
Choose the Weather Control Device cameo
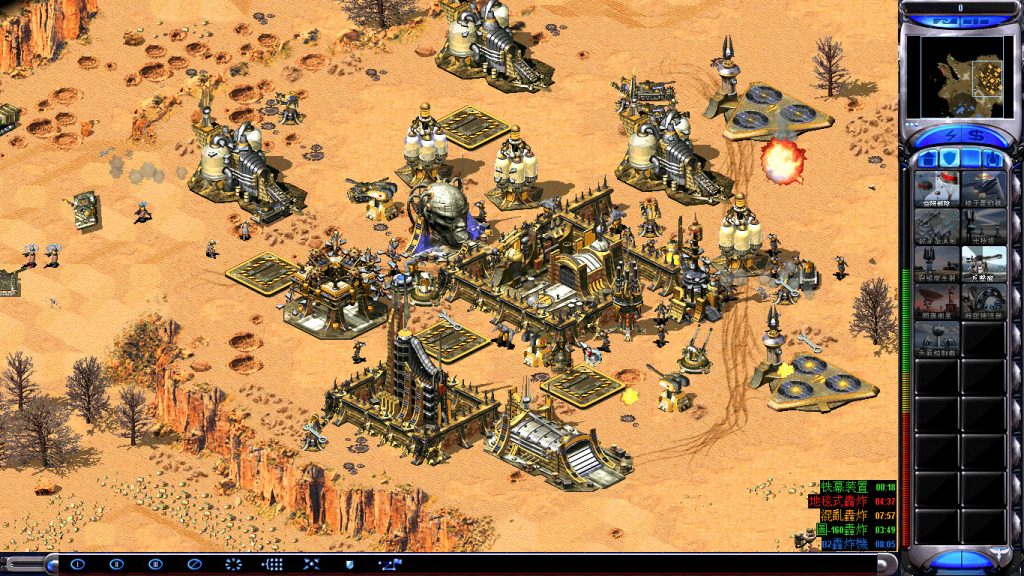click(x=937, y=337)
